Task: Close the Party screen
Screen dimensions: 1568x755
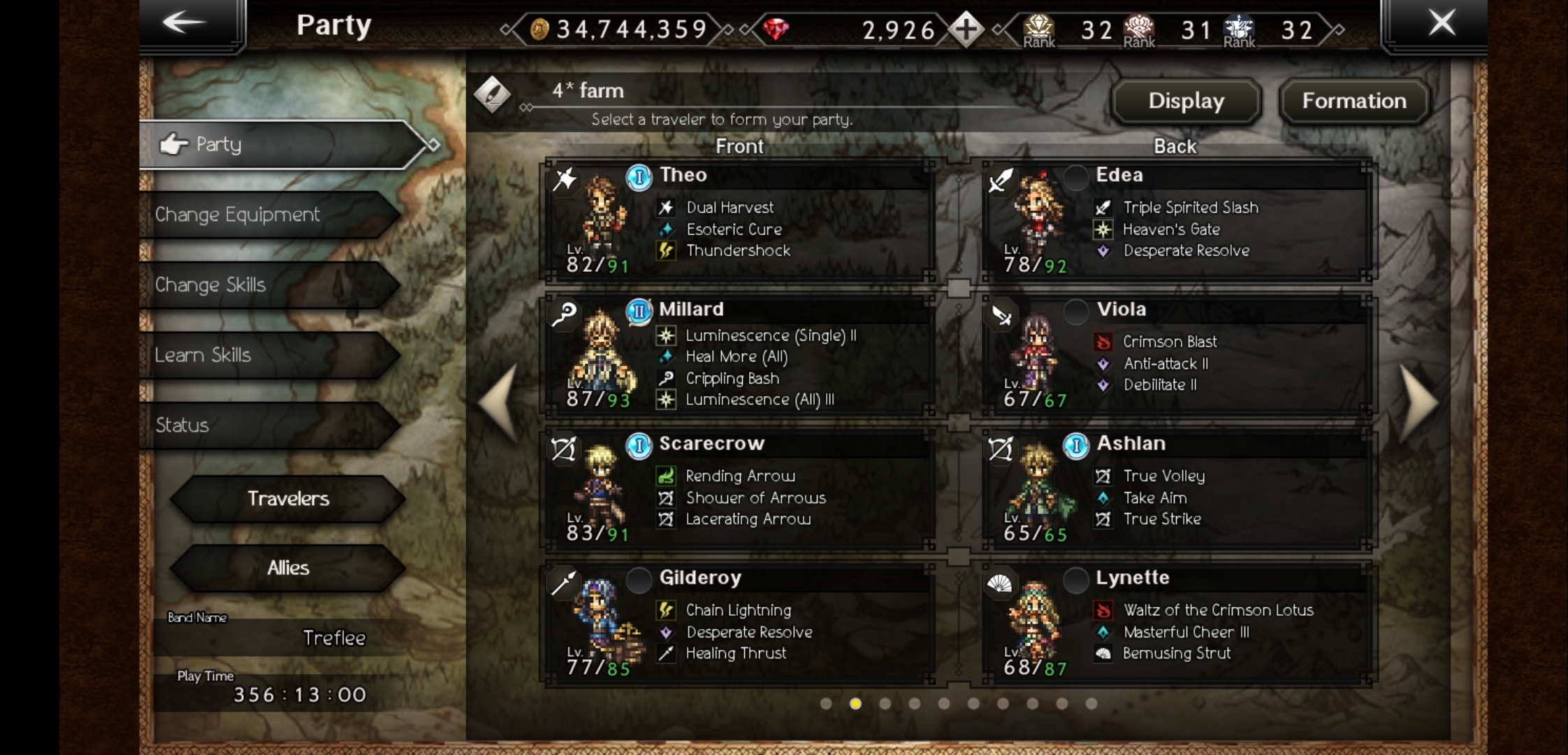Action: pyautogui.click(x=1441, y=23)
